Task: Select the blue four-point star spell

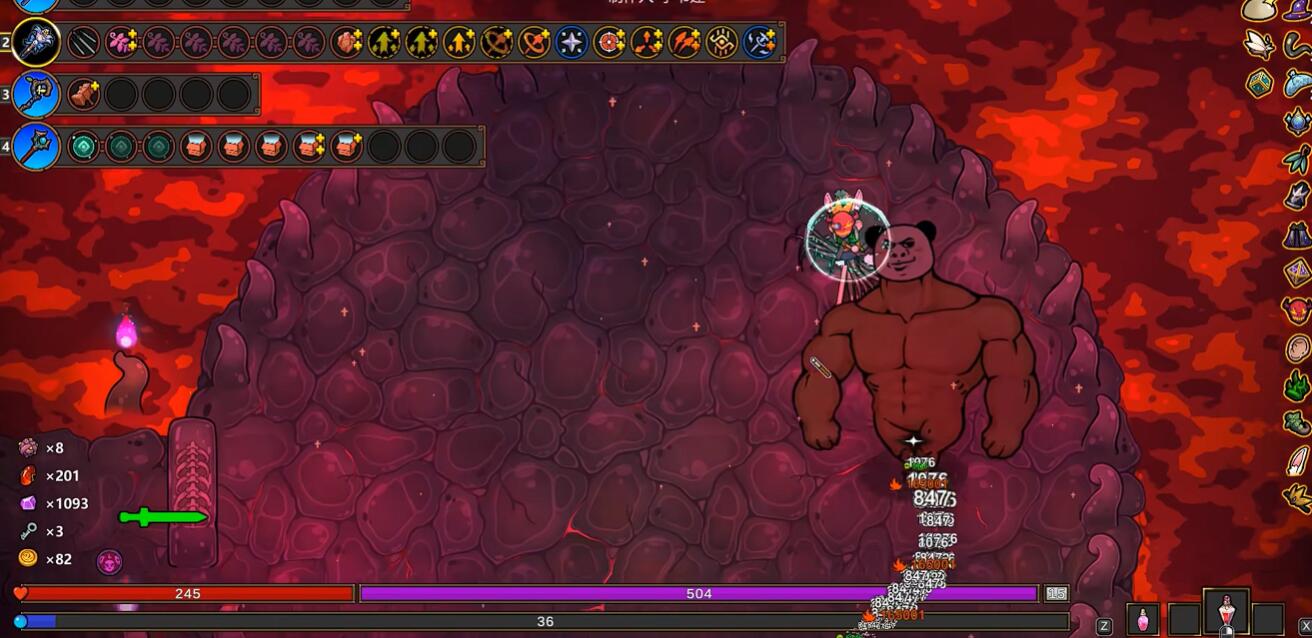Action: click(571, 42)
